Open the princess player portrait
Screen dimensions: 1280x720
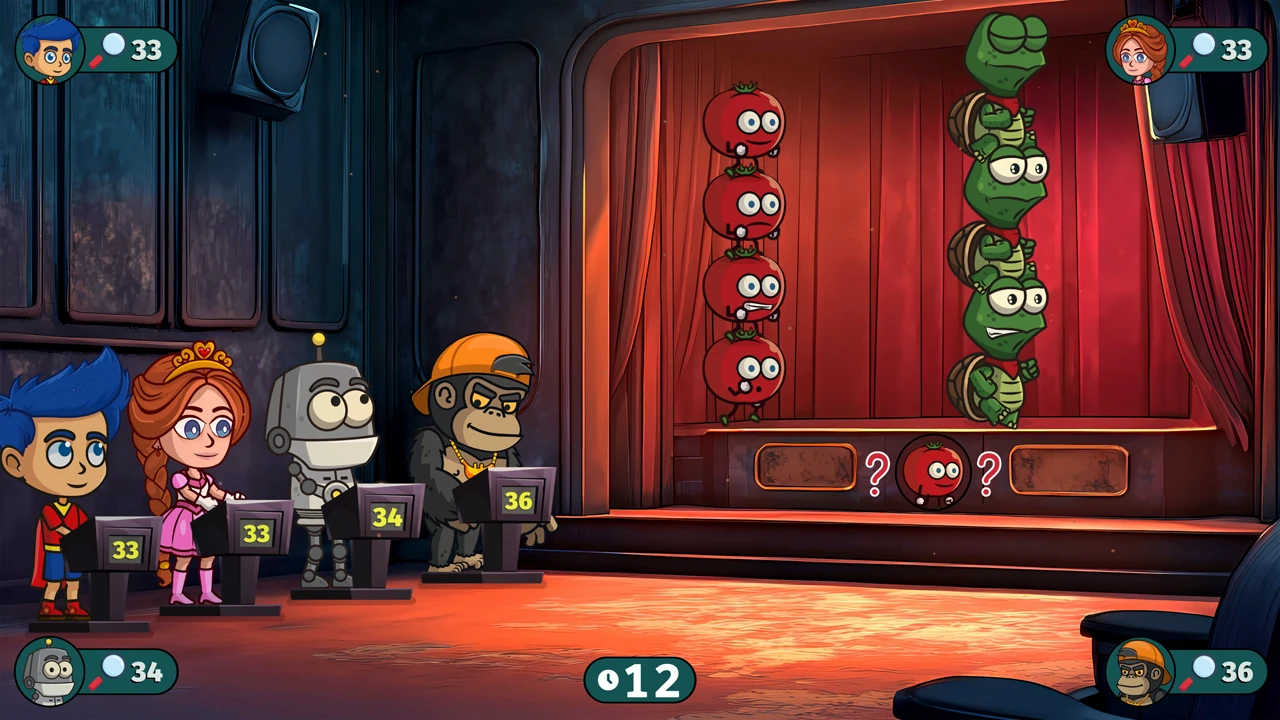1140,50
